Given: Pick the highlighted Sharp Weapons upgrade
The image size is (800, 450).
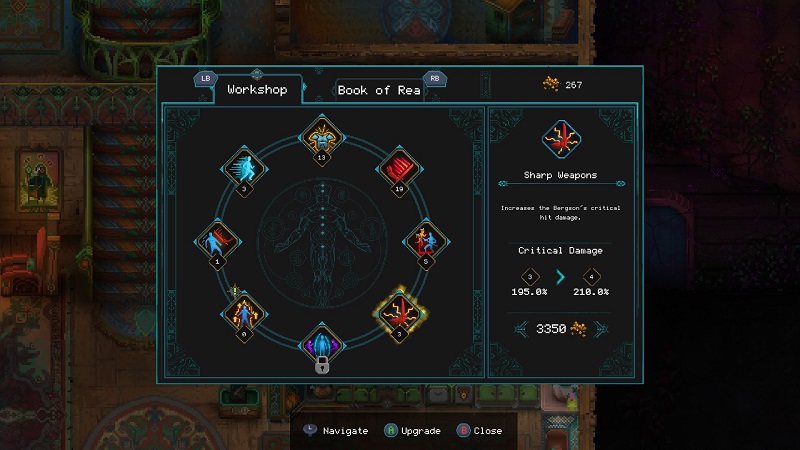Looking at the screenshot, I should (398, 310).
